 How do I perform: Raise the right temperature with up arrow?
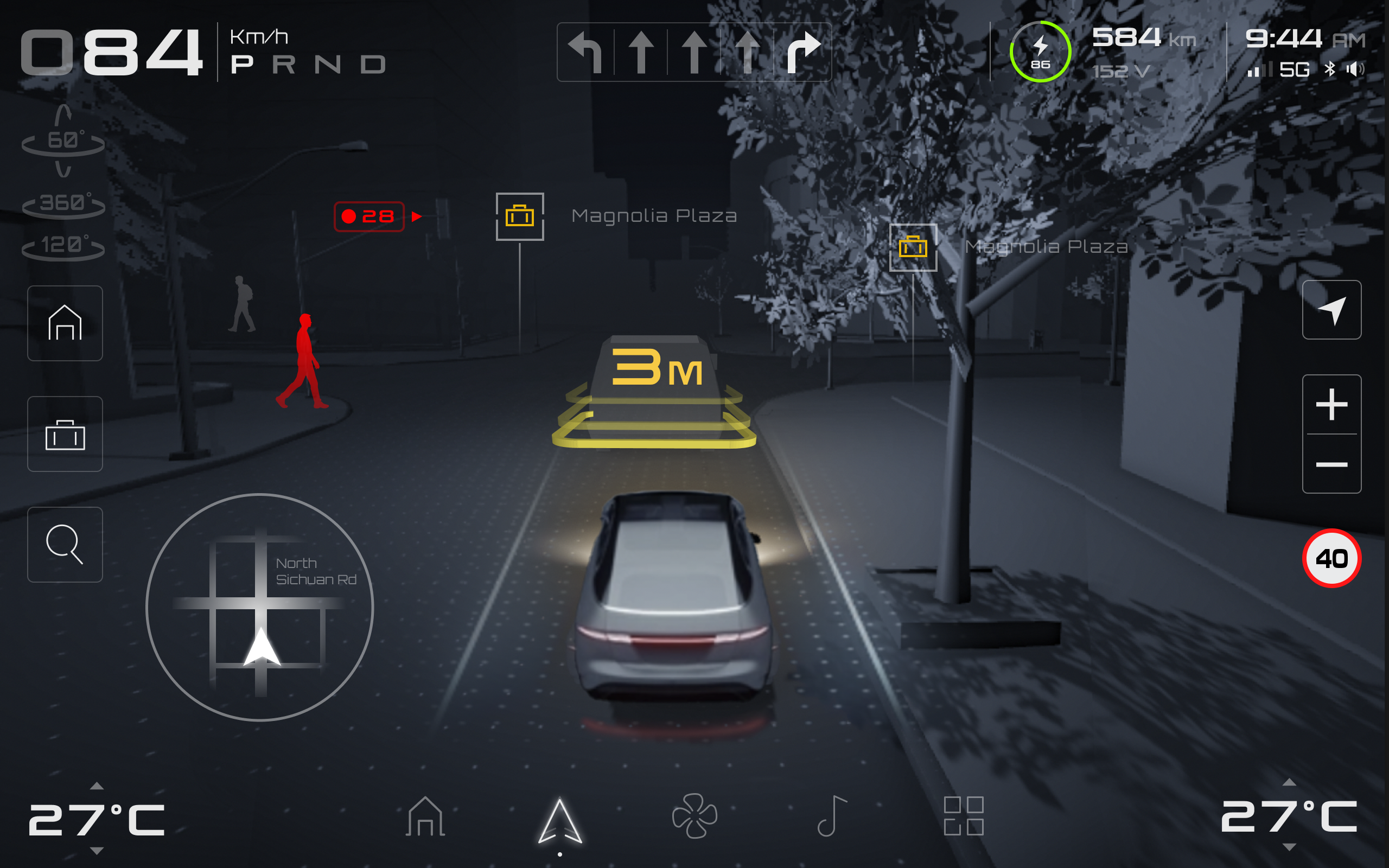(x=1289, y=782)
